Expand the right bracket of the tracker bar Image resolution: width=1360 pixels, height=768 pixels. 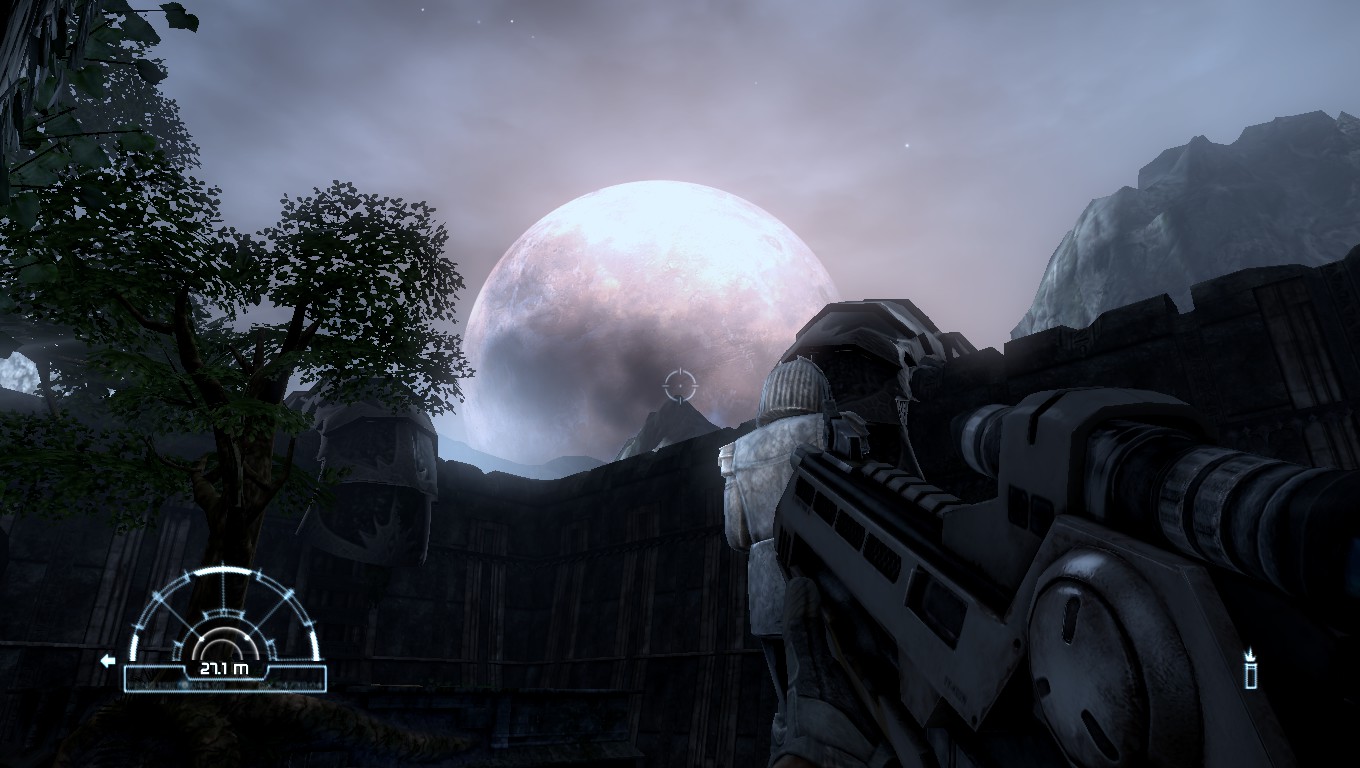click(x=323, y=677)
